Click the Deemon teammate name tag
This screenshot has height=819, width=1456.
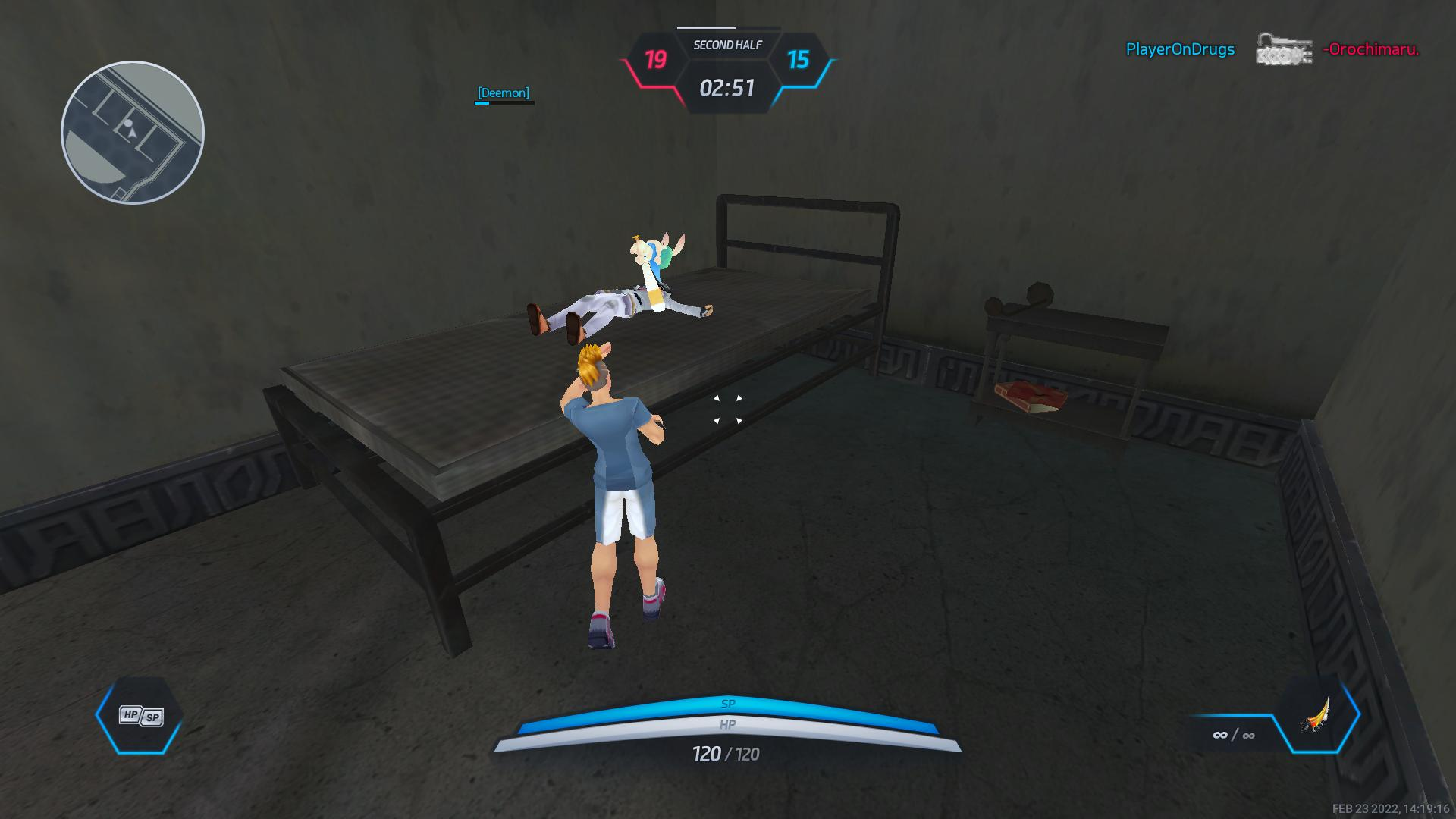coord(504,93)
